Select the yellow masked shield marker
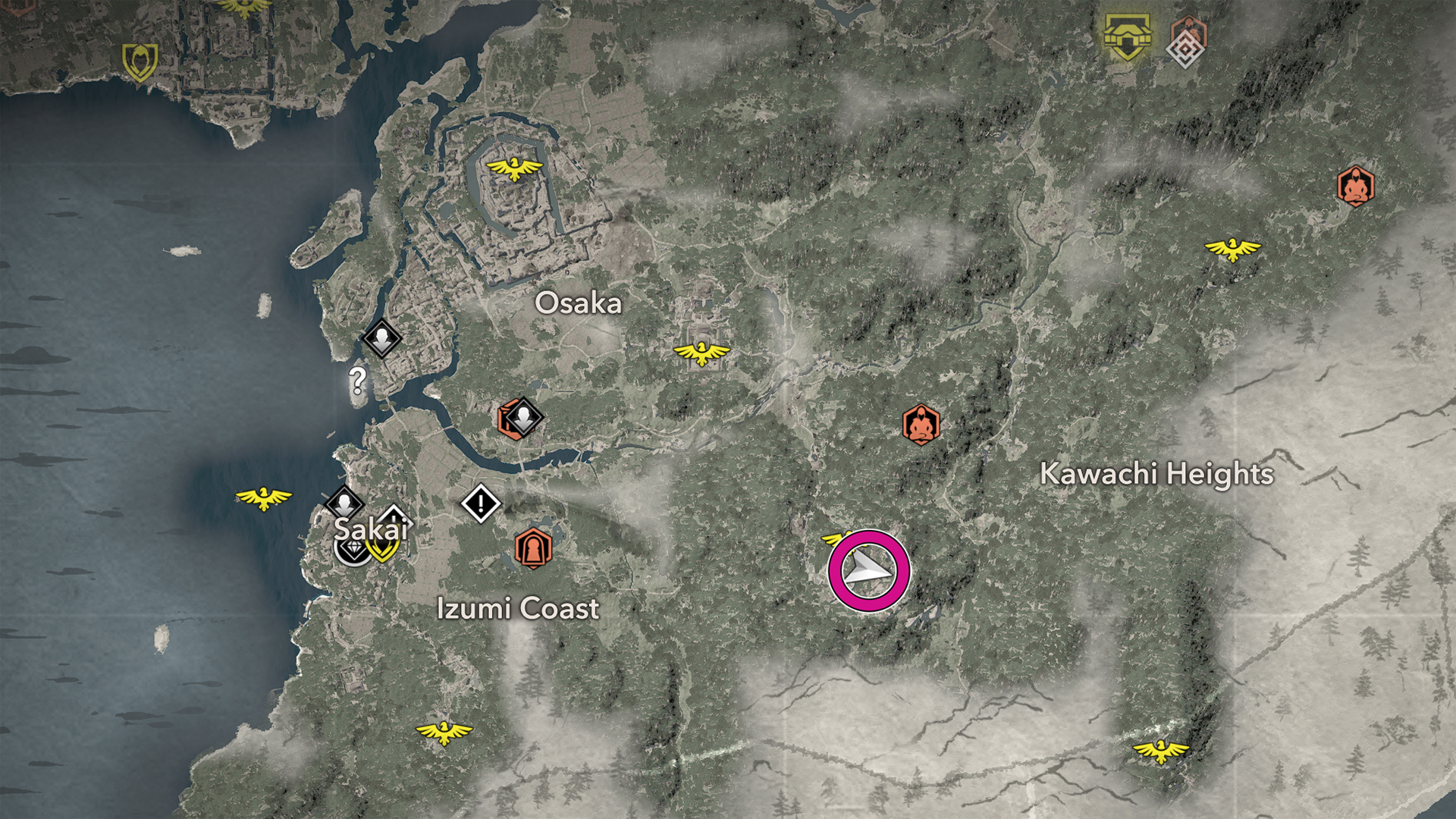 click(x=140, y=61)
